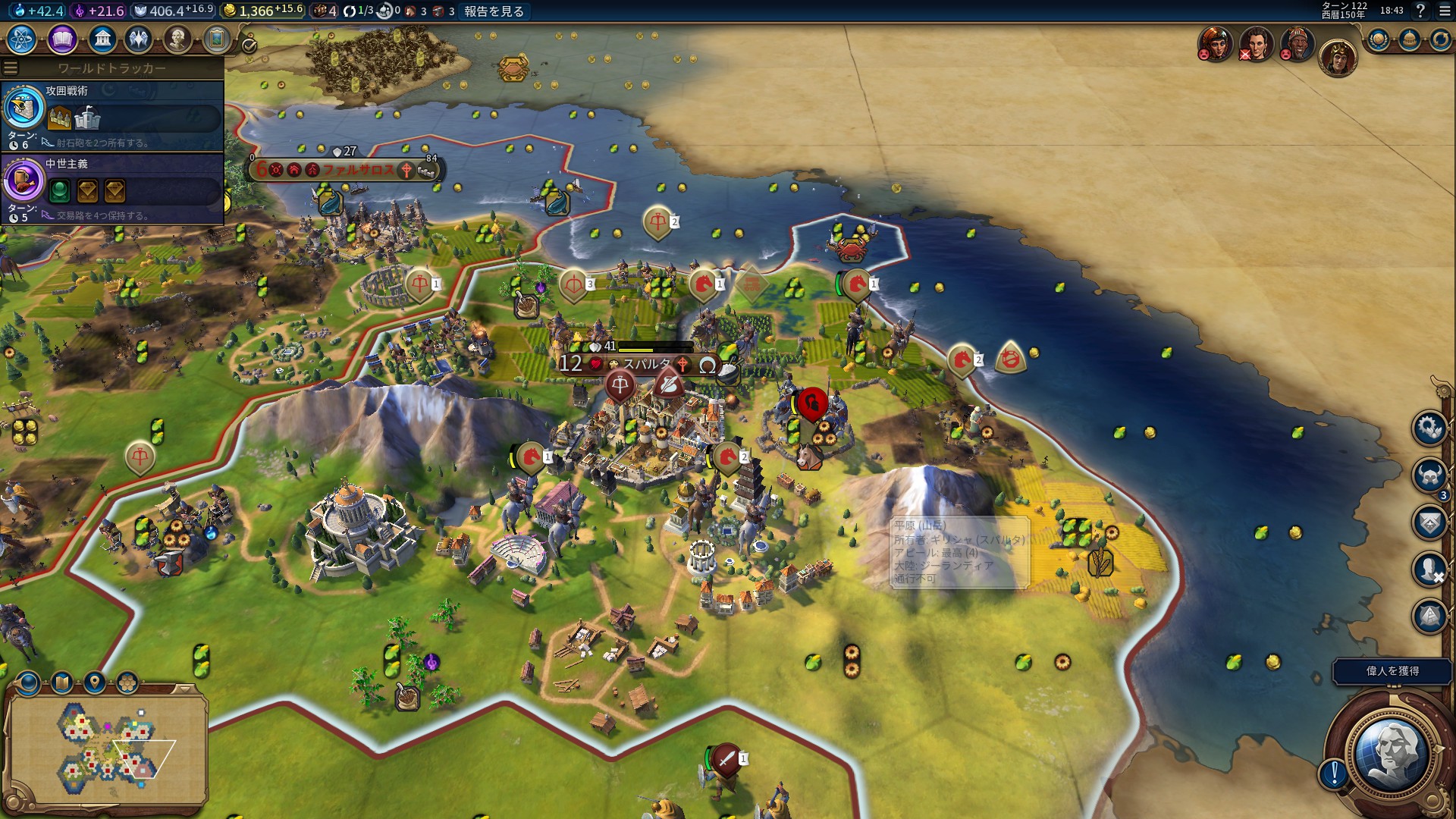Click the 報告を見る reports button

point(494,11)
